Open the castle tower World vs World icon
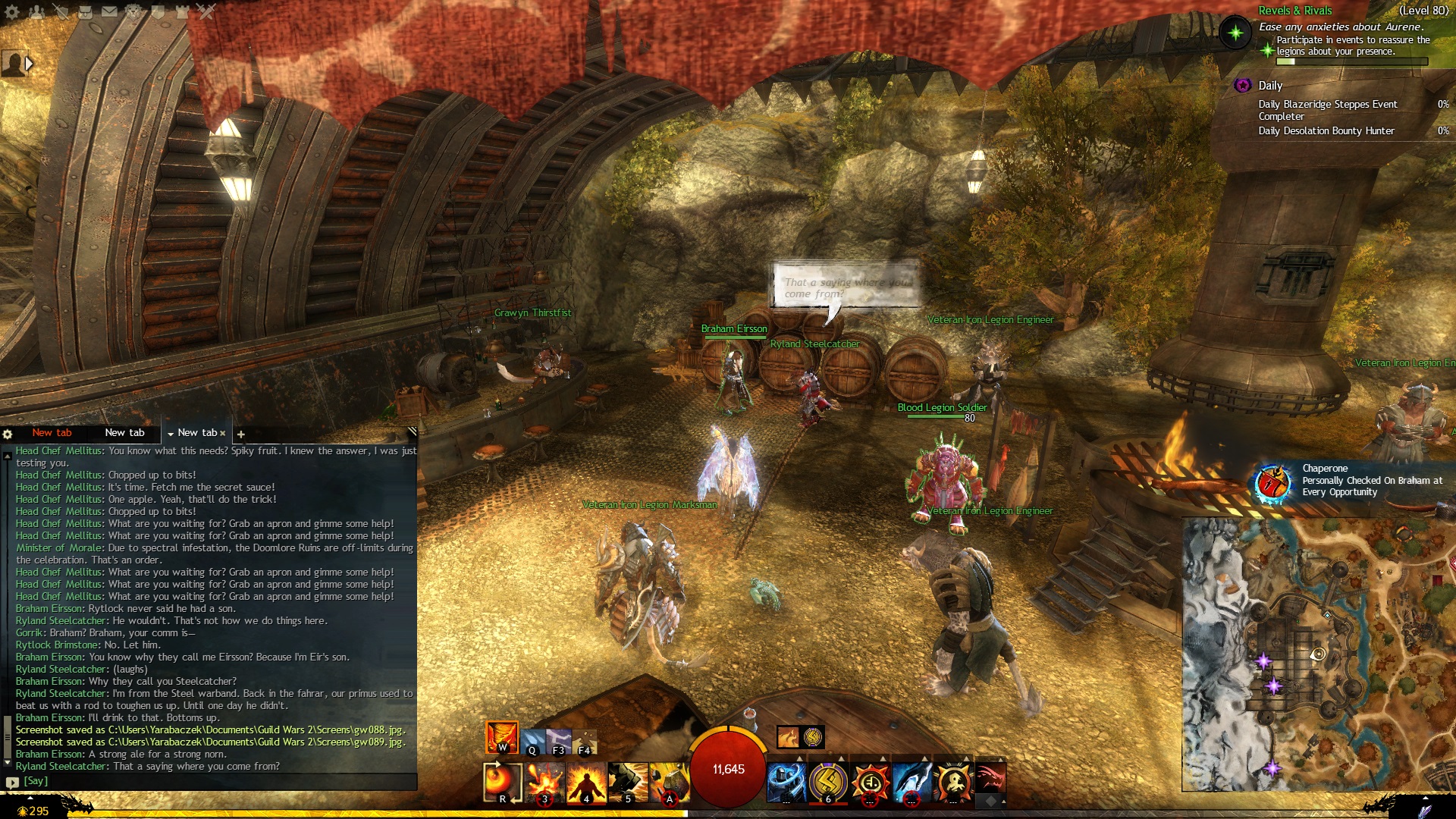The image size is (1456, 819). [182, 11]
